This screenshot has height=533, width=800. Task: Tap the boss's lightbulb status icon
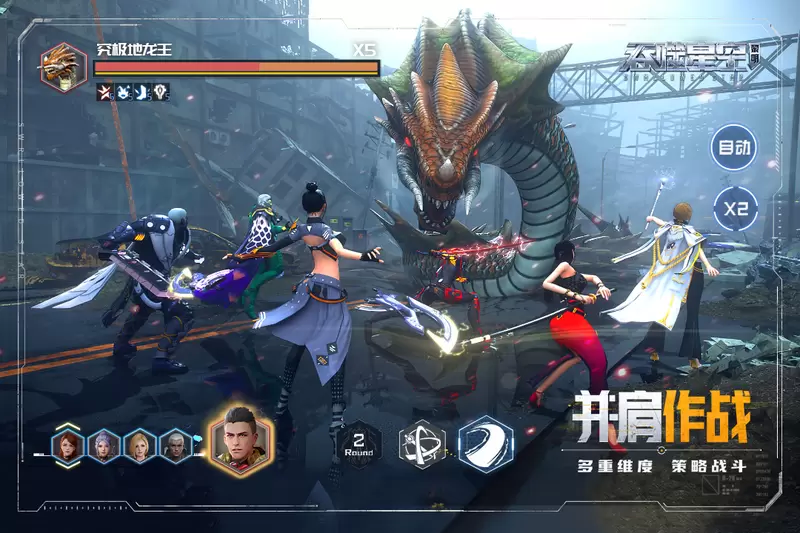point(162,92)
